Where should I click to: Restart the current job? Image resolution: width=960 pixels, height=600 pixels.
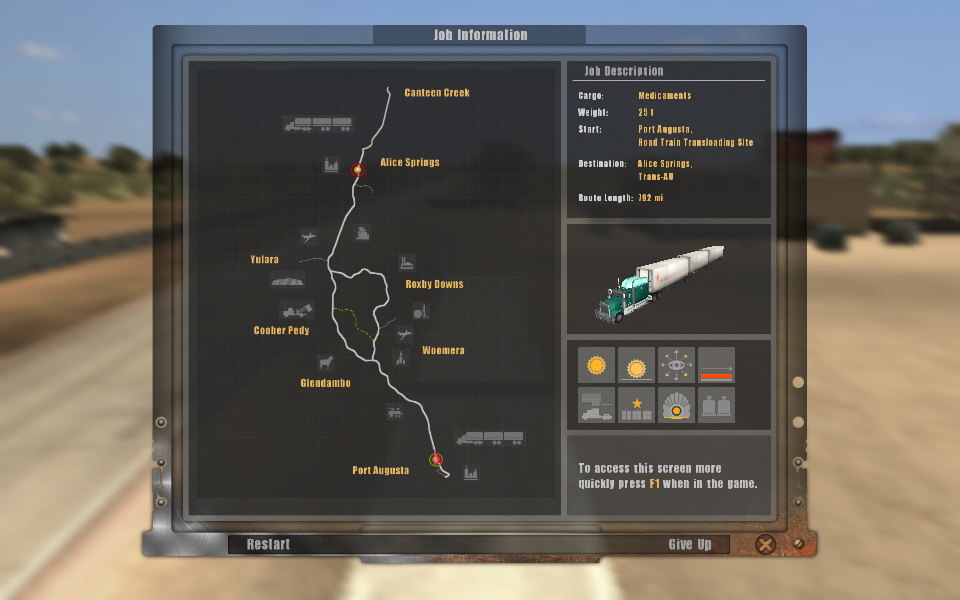pyautogui.click(x=269, y=544)
